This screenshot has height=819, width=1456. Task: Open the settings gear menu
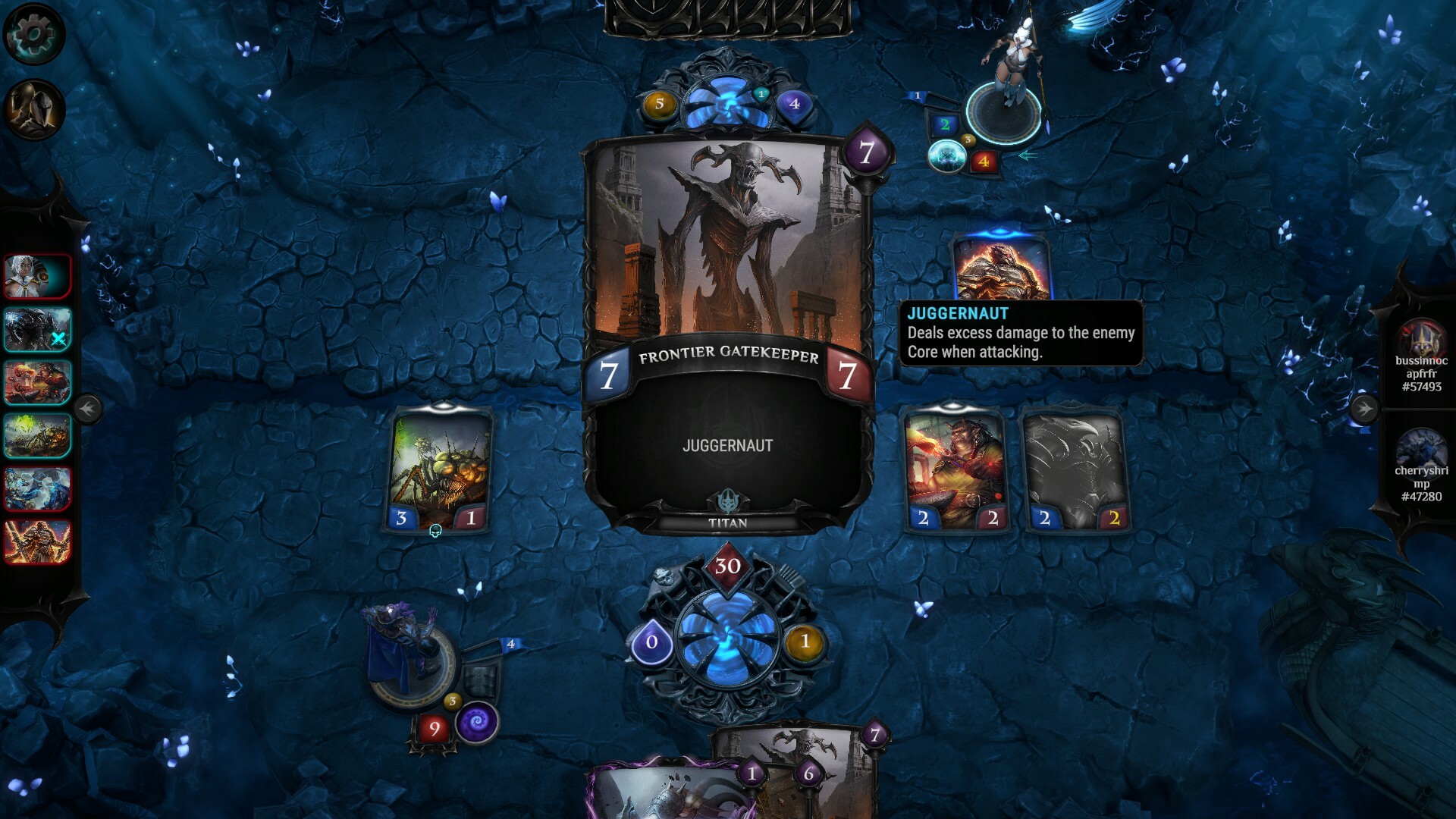point(32,32)
